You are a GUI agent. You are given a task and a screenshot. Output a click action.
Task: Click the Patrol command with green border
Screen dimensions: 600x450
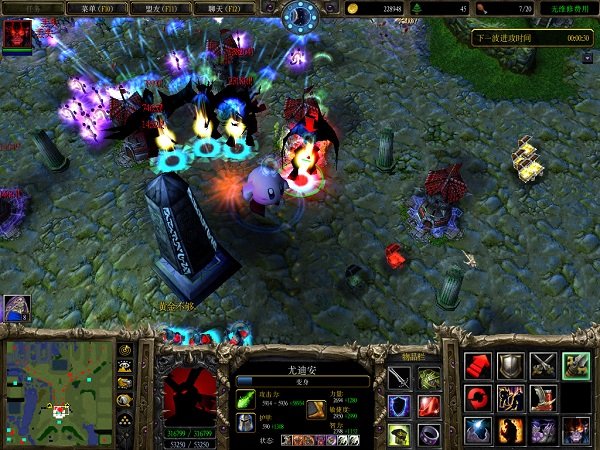575,366
